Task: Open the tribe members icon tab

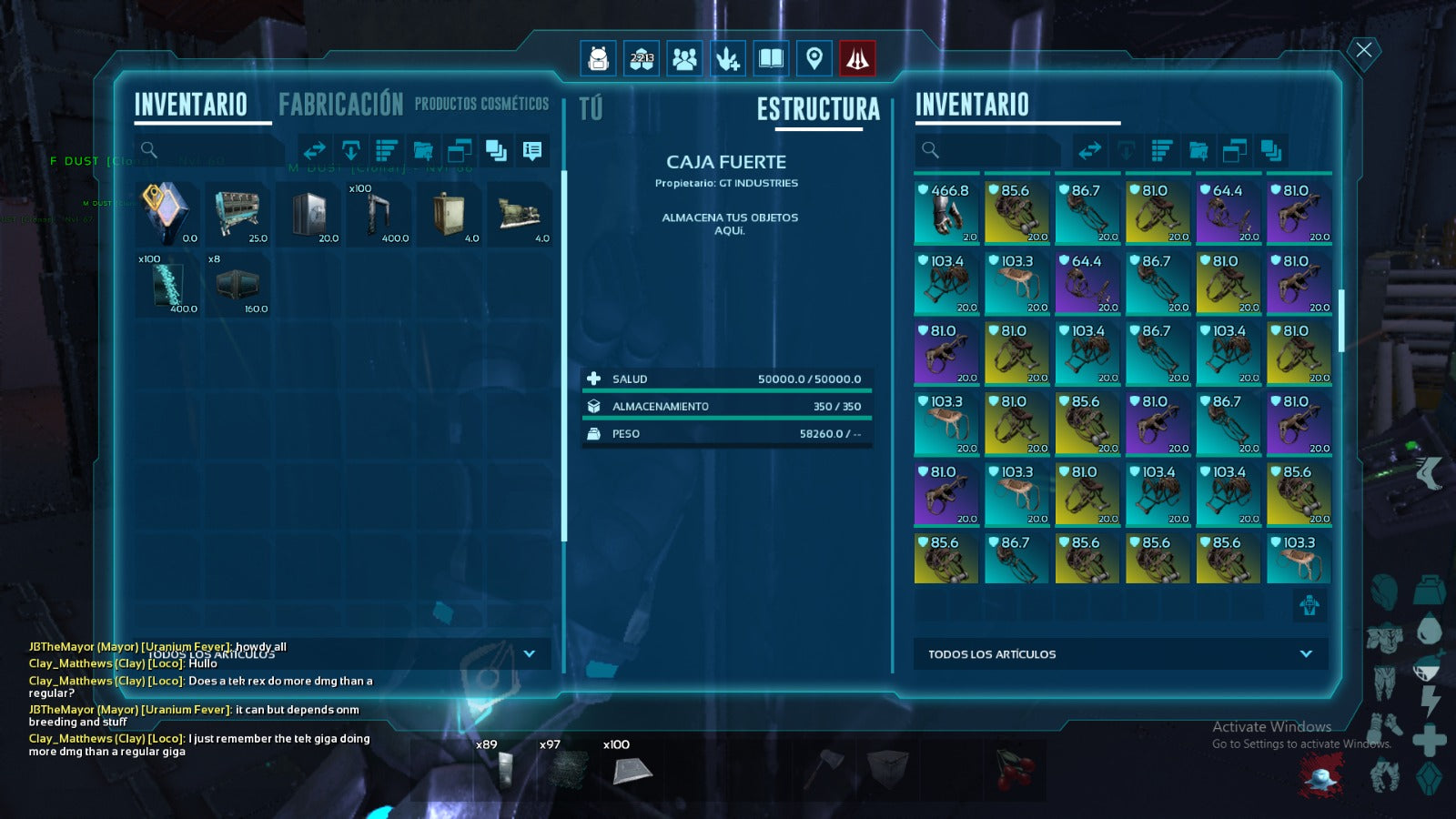Action: [684, 59]
